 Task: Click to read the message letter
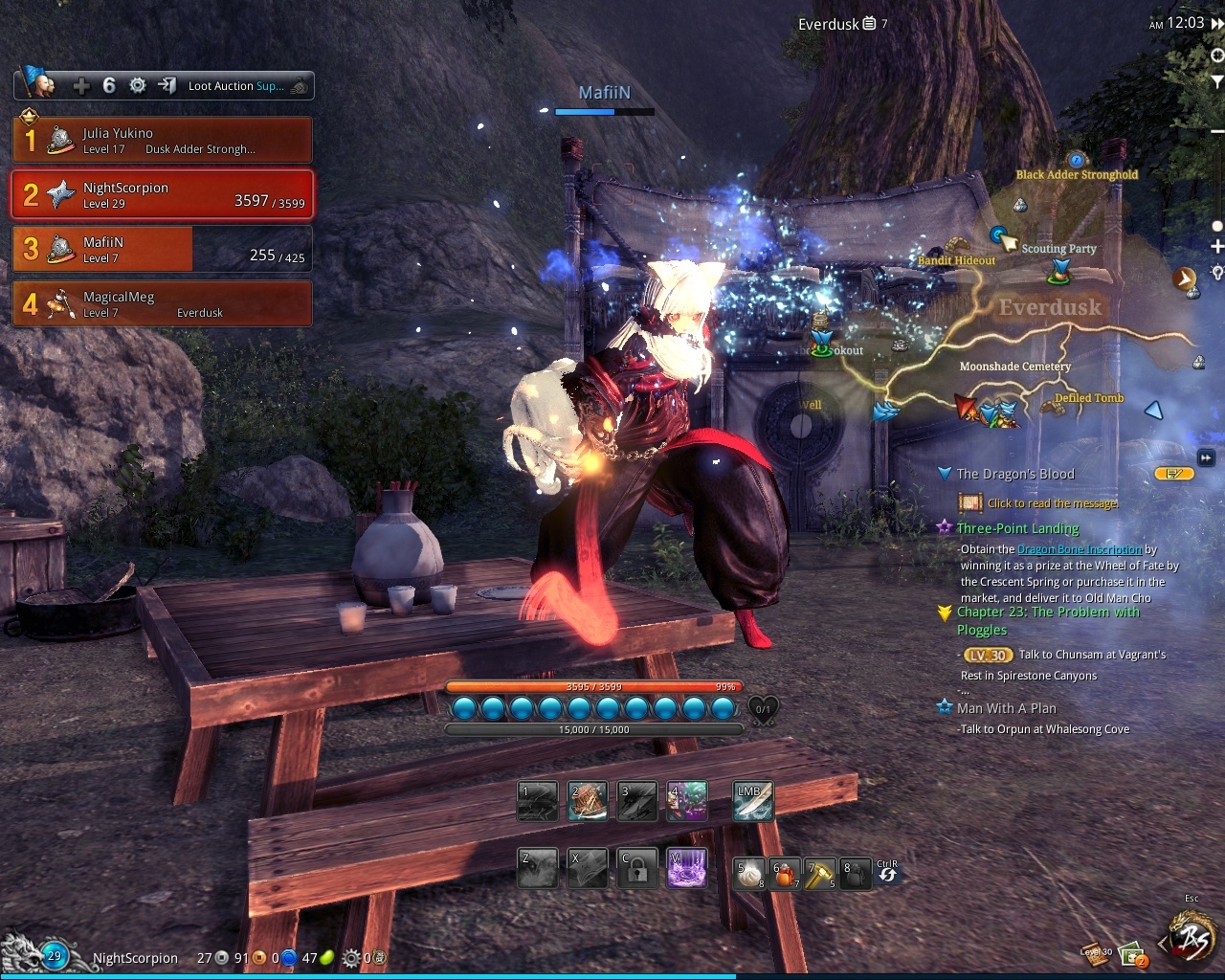click(970, 502)
